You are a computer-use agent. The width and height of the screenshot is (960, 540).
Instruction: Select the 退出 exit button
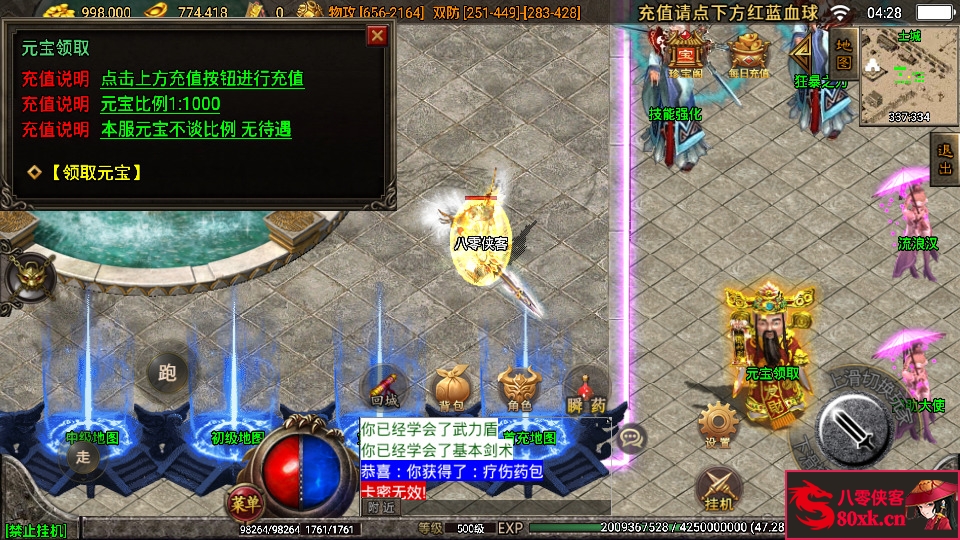click(x=943, y=160)
